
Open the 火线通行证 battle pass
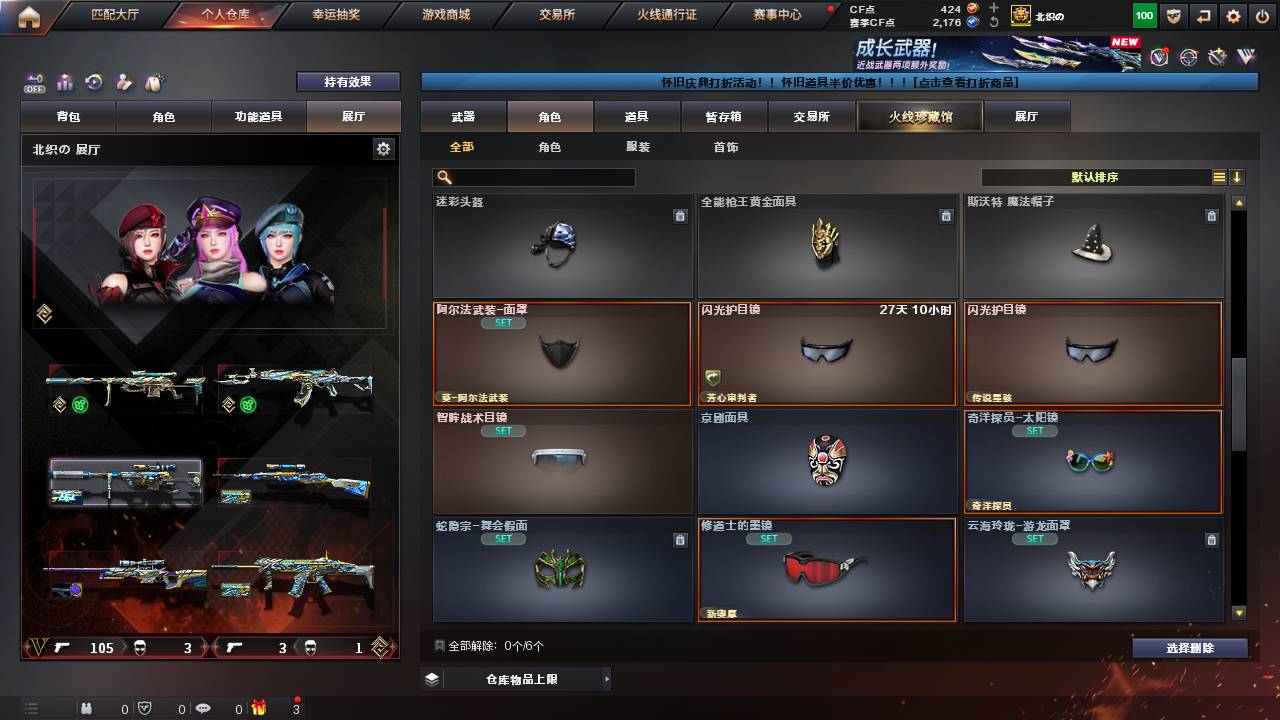[x=667, y=15]
